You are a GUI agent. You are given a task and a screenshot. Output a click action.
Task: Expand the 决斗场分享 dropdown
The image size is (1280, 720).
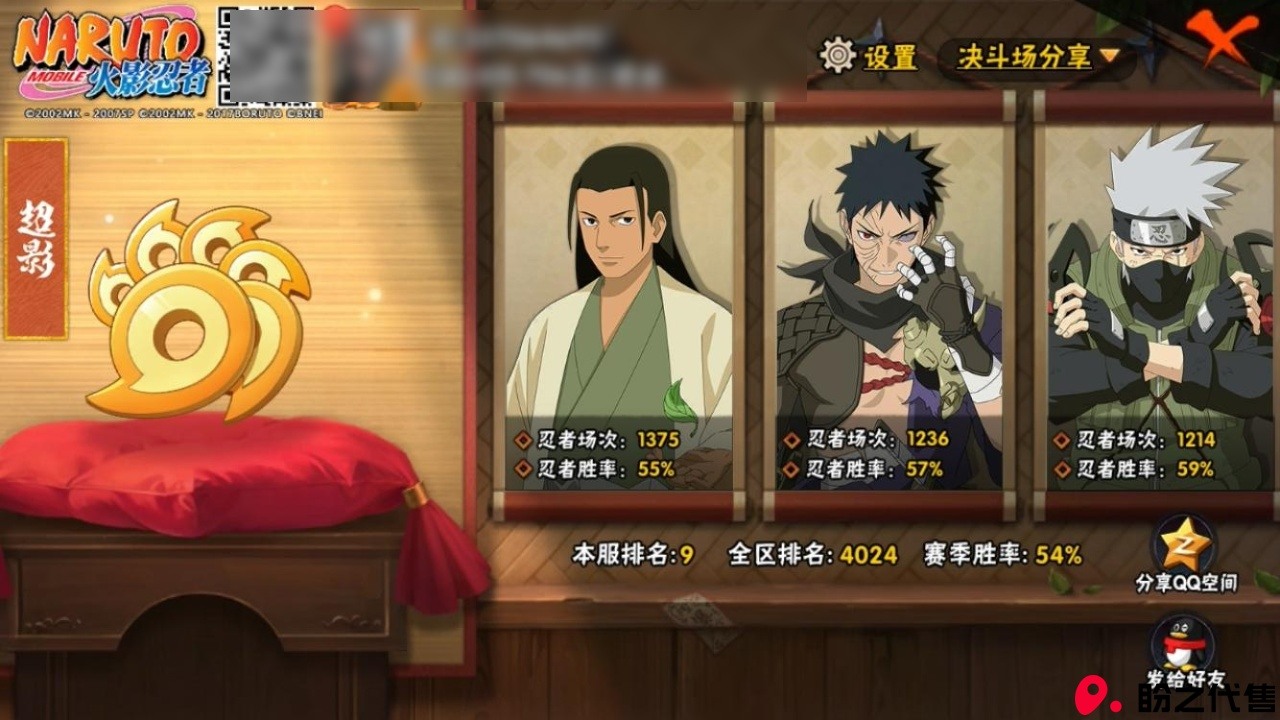(x=1037, y=57)
